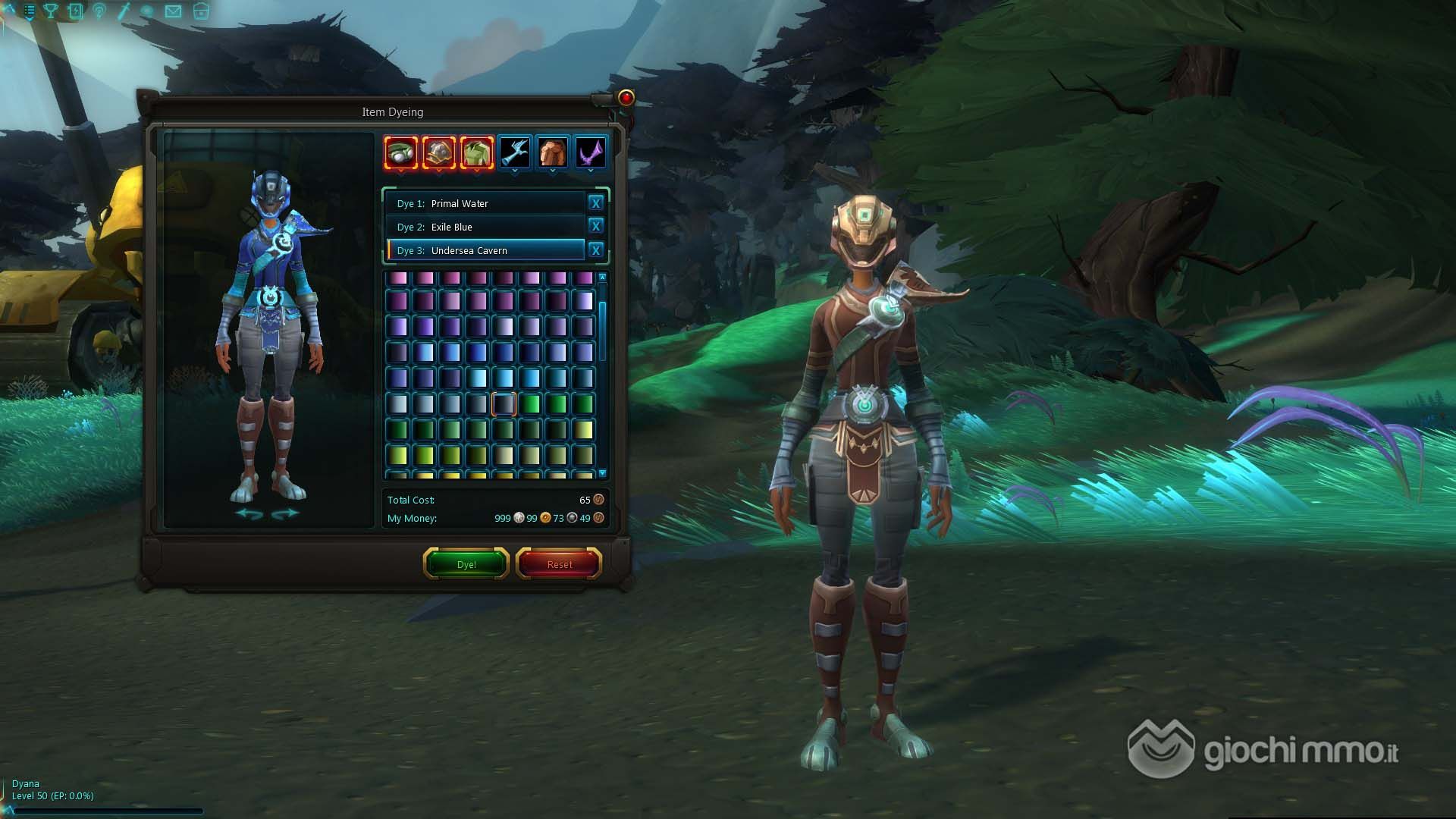
Task: Remove the Undersea Cavern dye with its X
Action: click(x=595, y=250)
